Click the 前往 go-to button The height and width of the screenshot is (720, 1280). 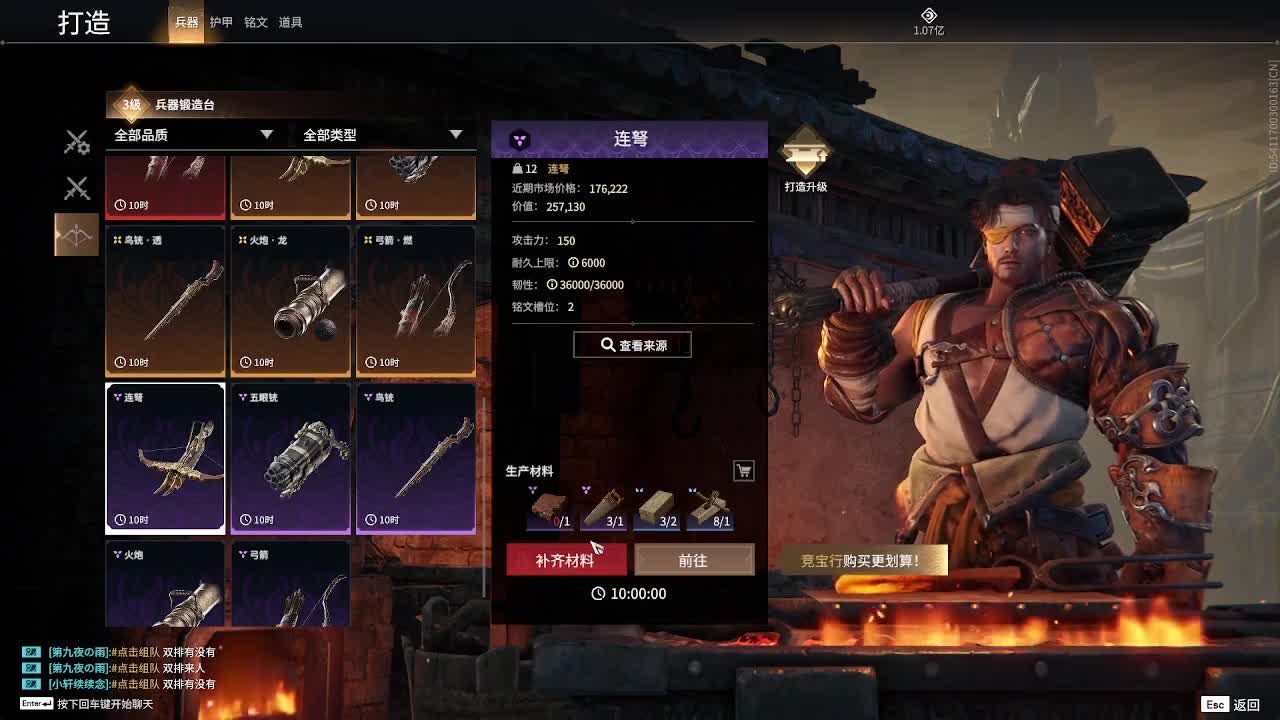(694, 561)
